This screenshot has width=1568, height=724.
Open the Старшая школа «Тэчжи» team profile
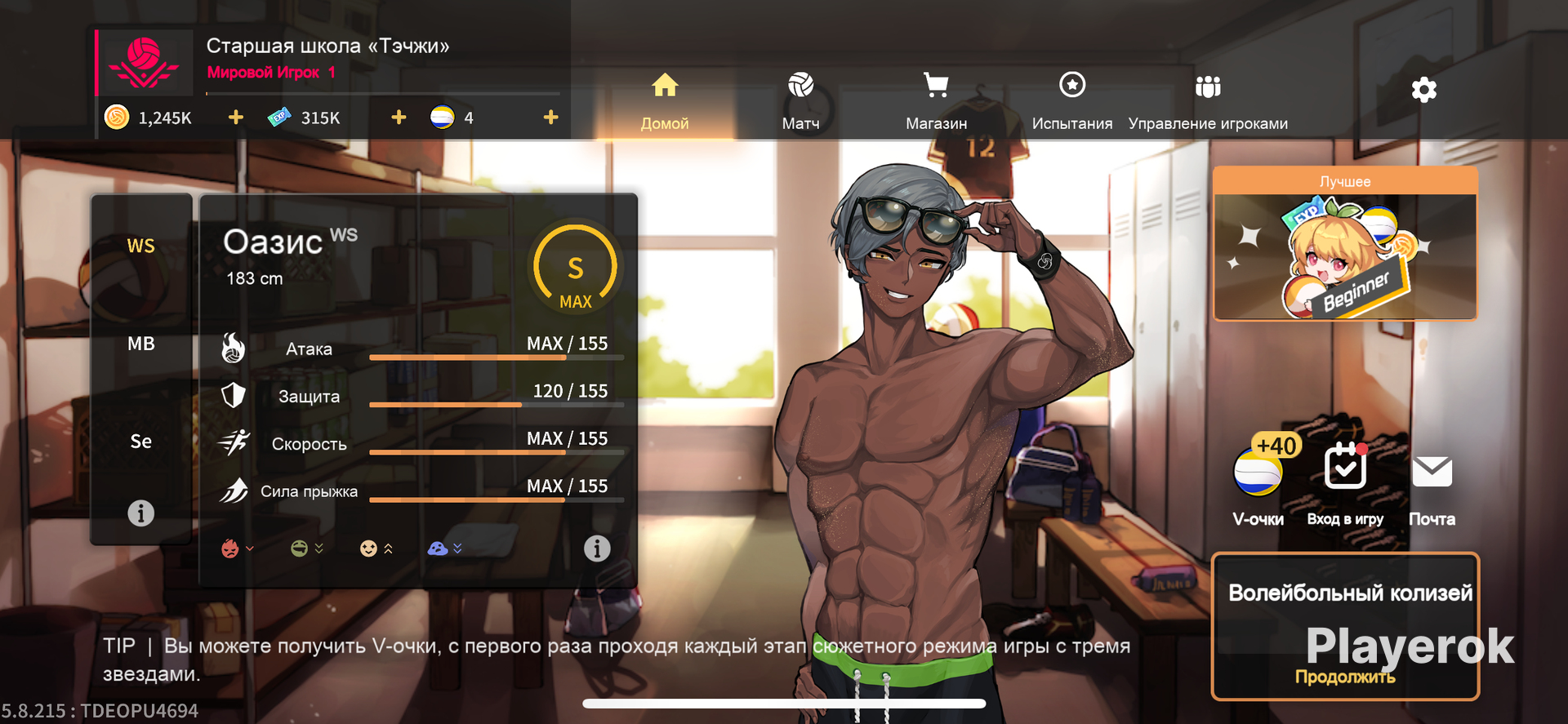pyautogui.click(x=327, y=47)
